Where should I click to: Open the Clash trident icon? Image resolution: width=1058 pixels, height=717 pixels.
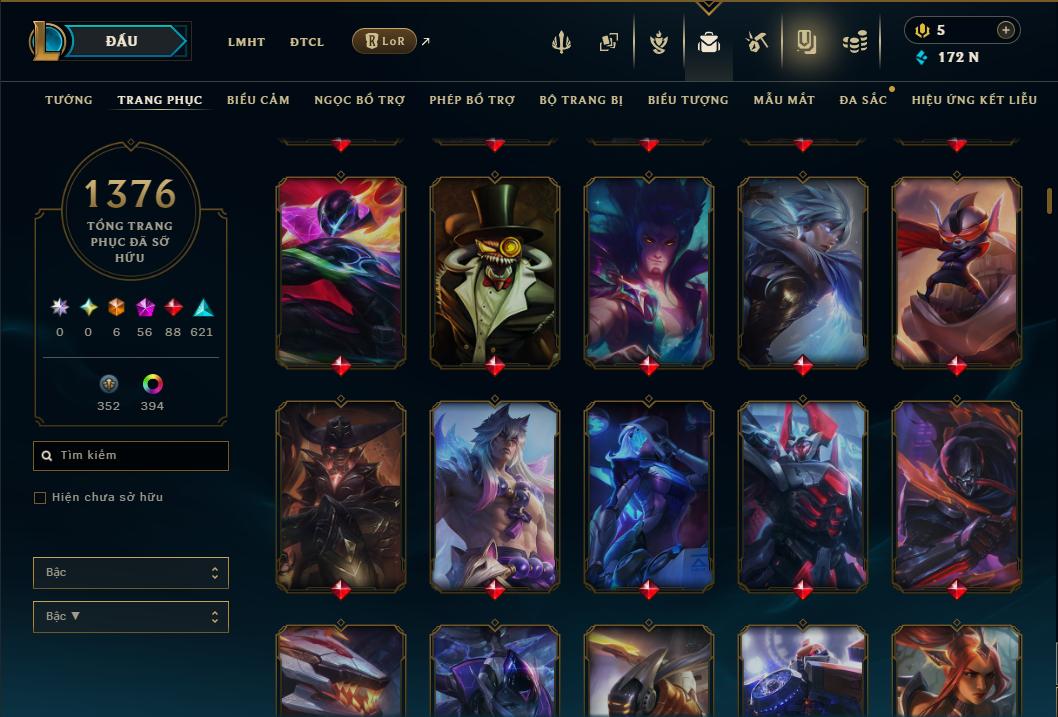coord(561,42)
